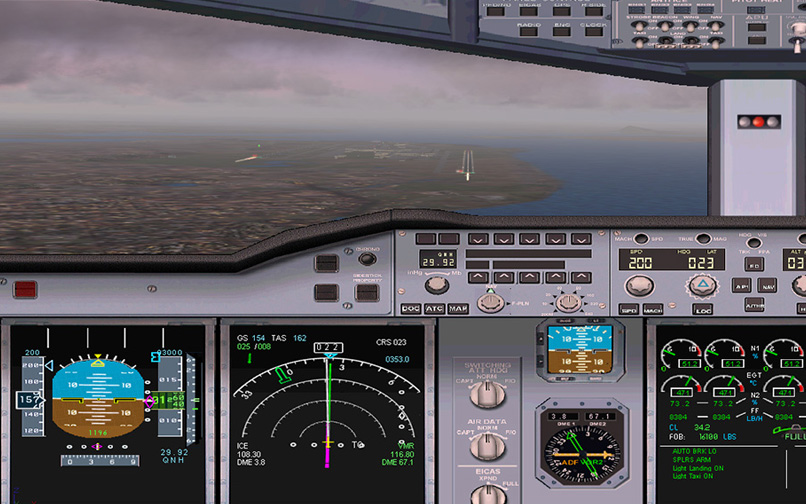Turn the barometric pressure knob

(436, 285)
